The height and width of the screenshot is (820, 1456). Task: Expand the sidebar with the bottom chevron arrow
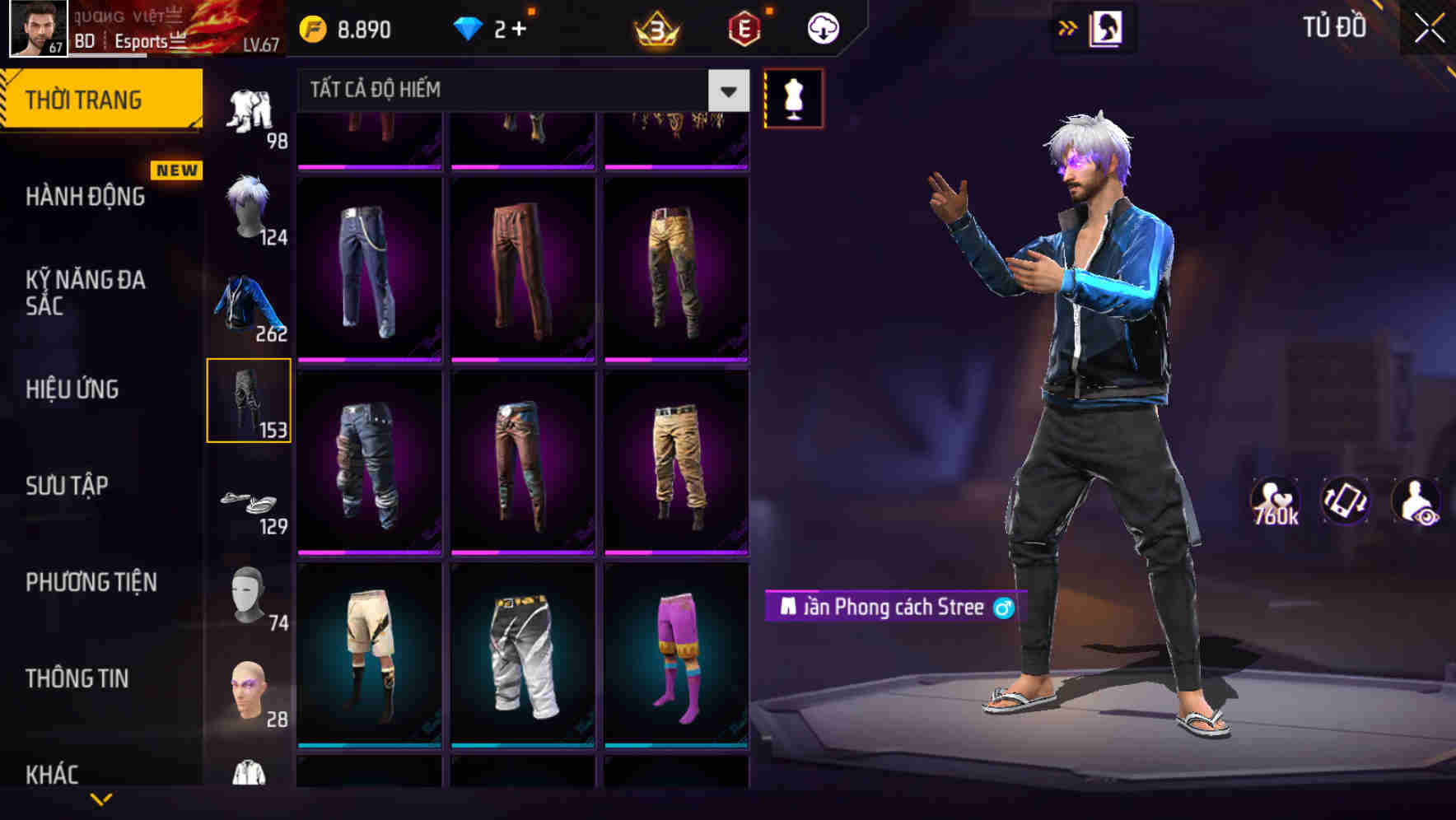(101, 800)
